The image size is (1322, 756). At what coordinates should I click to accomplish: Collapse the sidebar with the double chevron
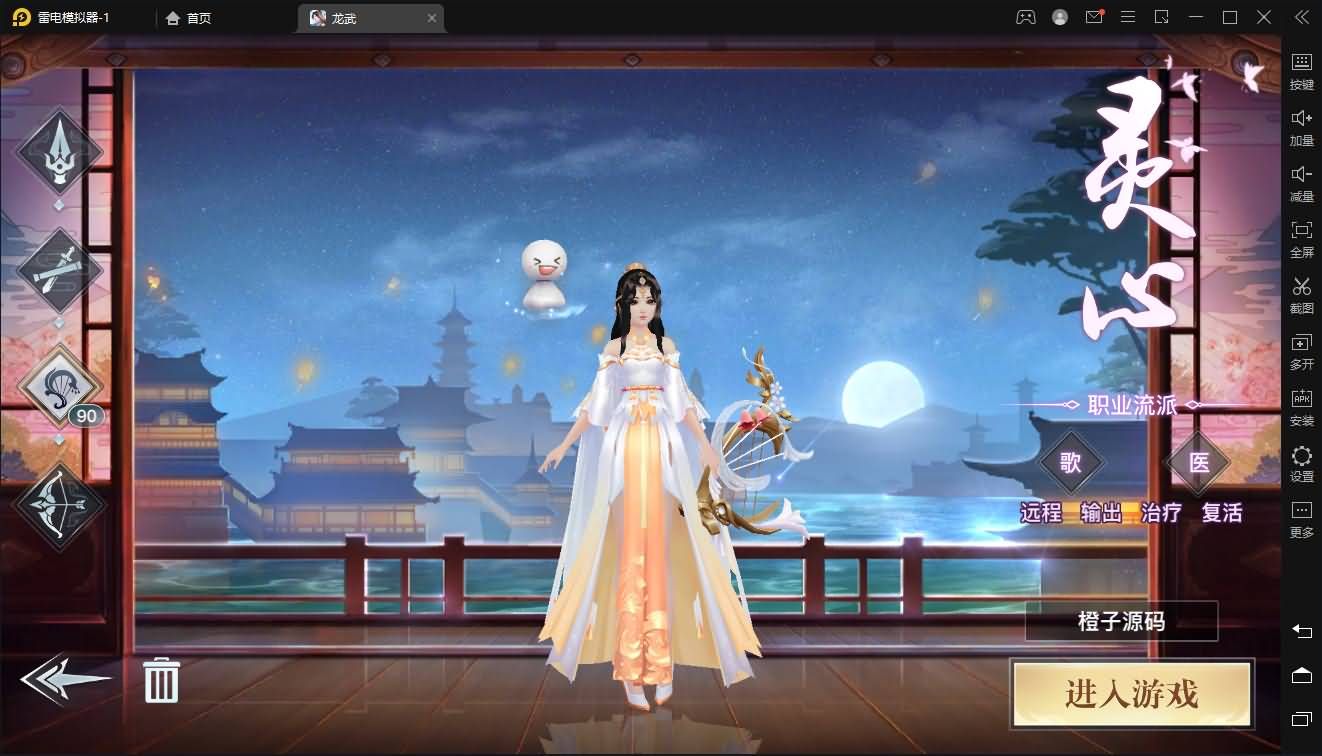pos(1302,17)
